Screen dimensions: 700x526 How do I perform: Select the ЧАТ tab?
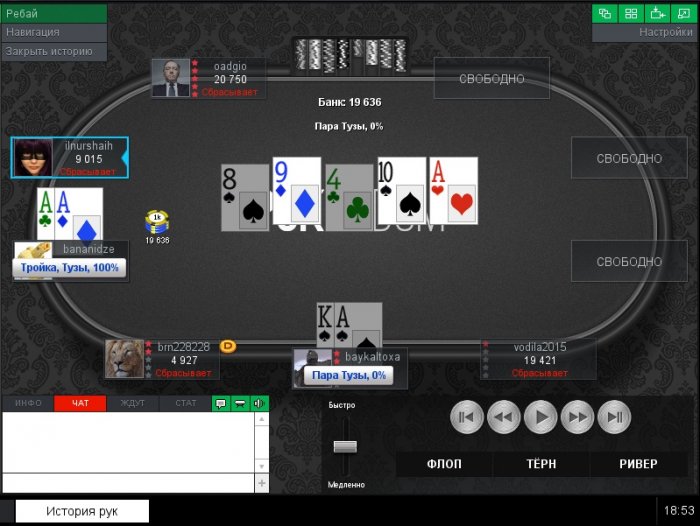point(80,403)
